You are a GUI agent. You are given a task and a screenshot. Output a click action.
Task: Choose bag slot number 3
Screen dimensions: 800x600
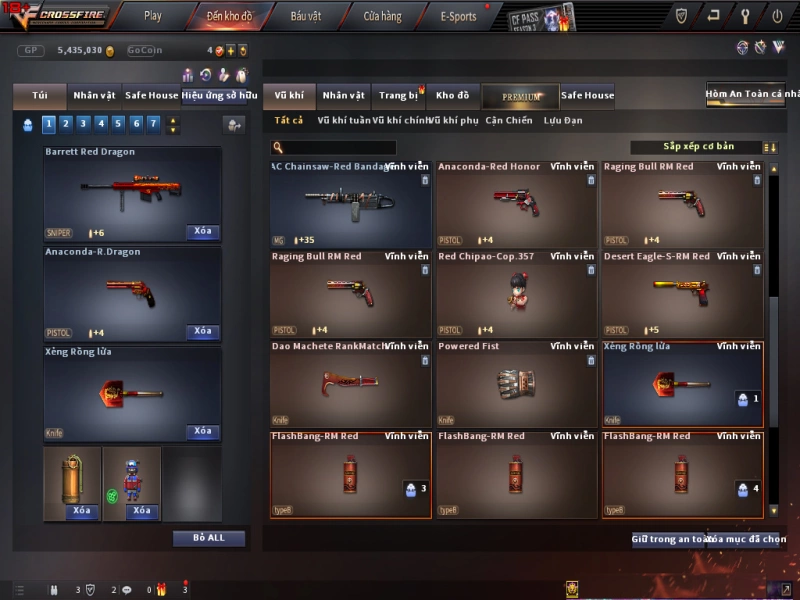80,124
